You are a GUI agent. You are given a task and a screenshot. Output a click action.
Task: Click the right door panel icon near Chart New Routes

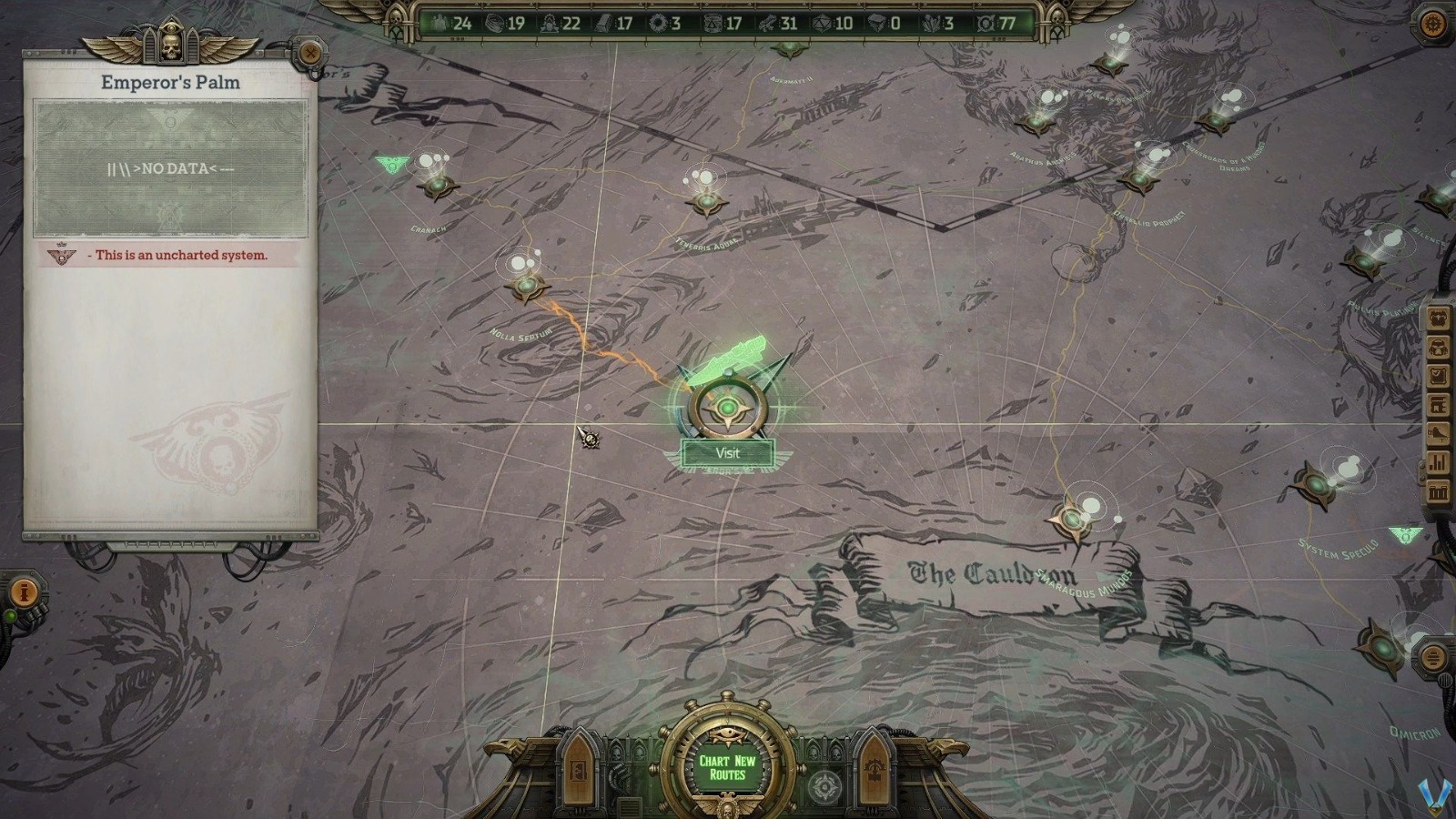pyautogui.click(x=876, y=773)
